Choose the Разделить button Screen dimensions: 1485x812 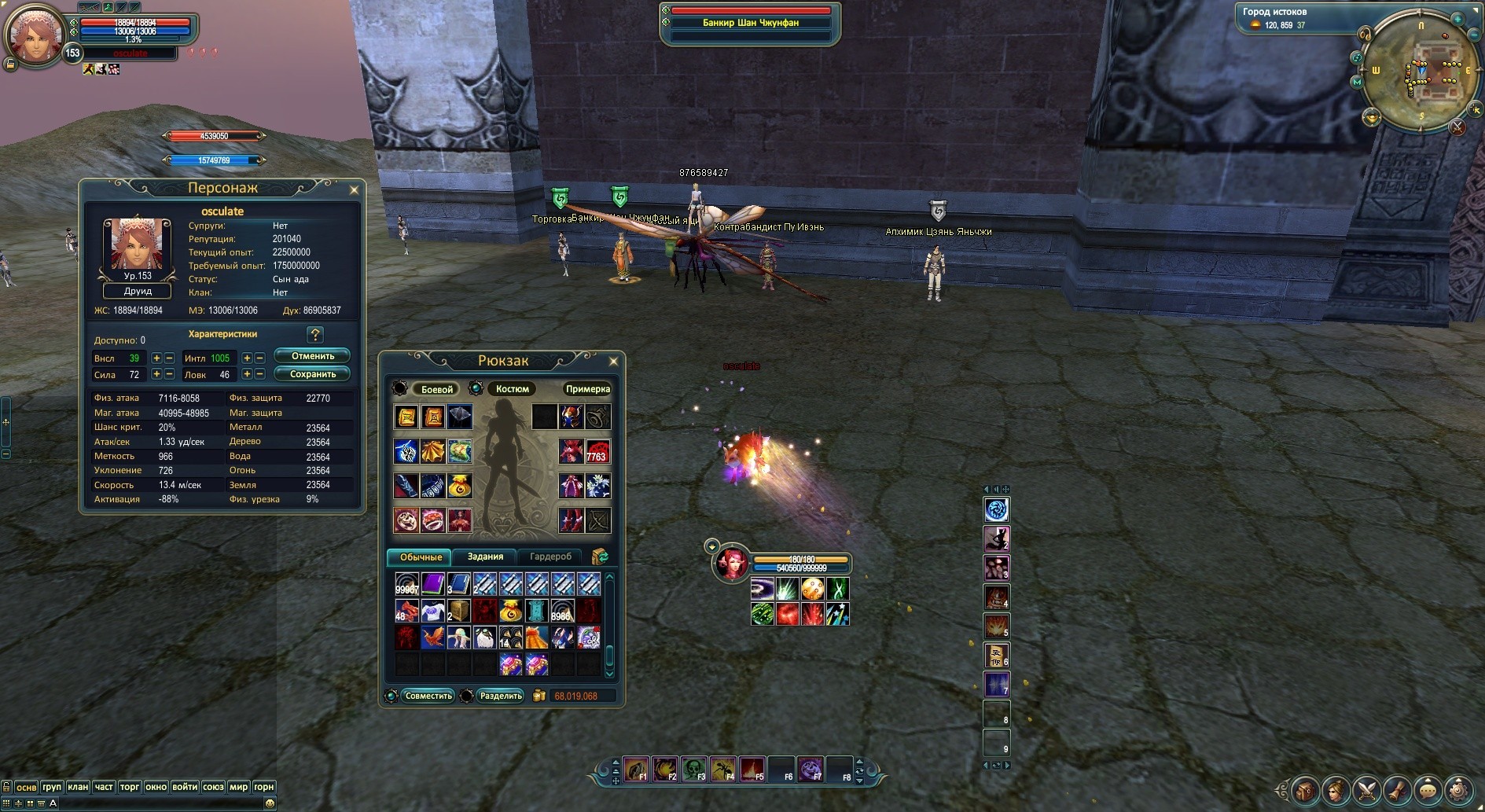coord(500,696)
